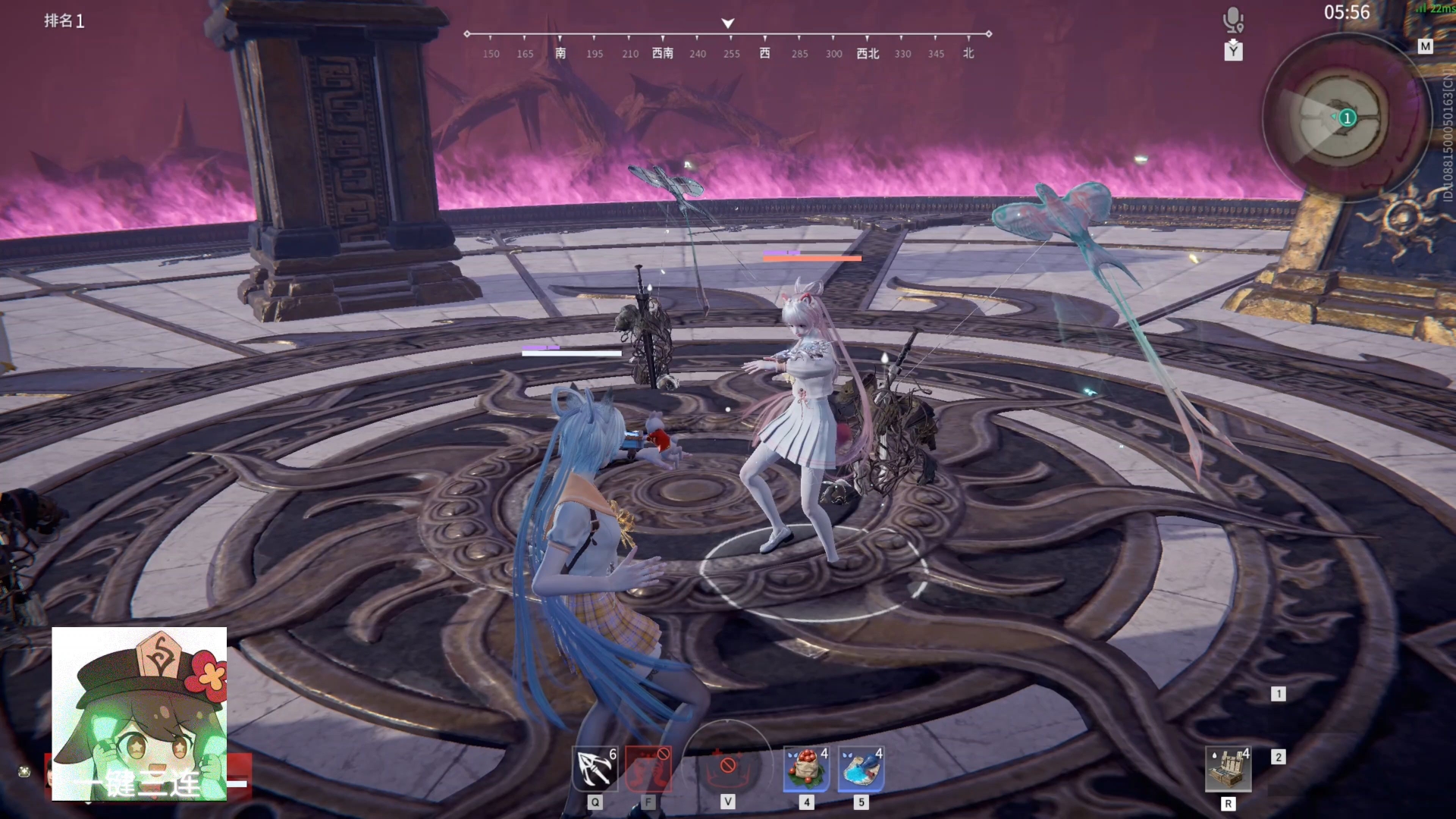Select the grappling hook skill icon
The image size is (1456, 819).
tap(595, 768)
